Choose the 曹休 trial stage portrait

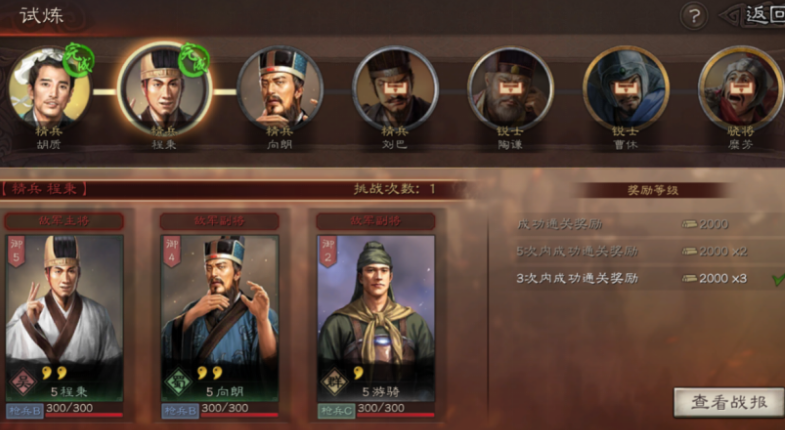point(626,88)
